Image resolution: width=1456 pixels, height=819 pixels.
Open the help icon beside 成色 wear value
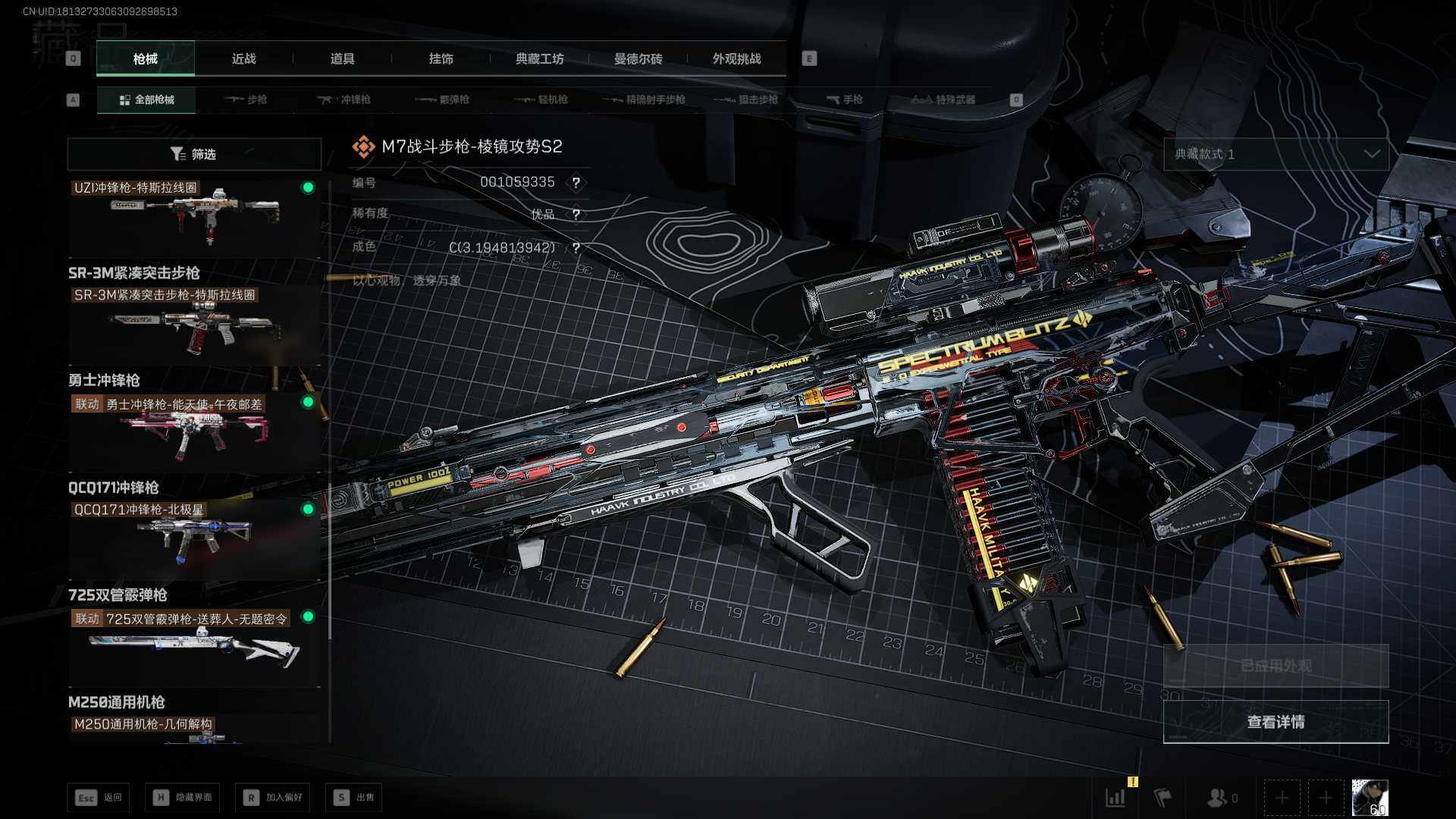576,248
